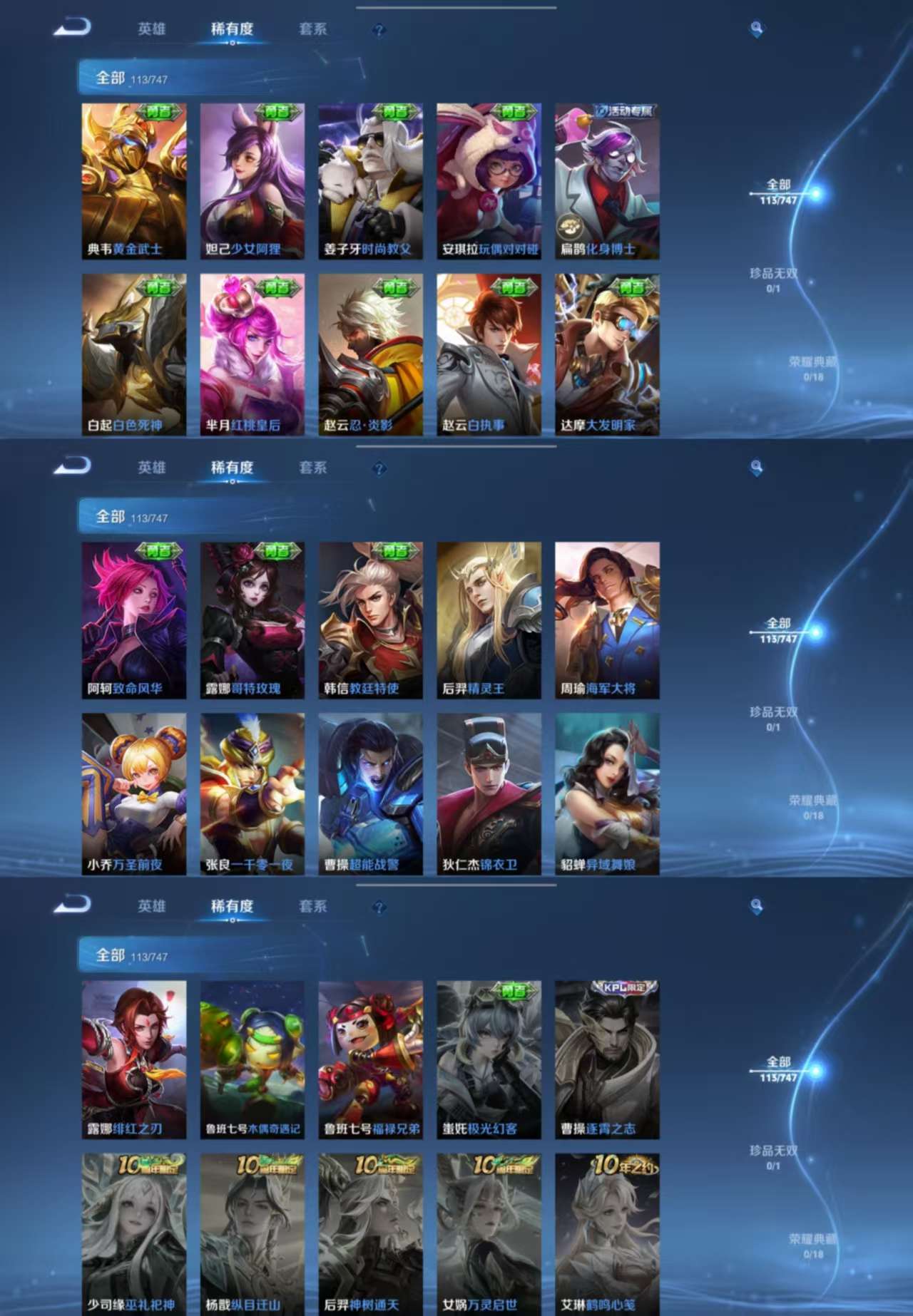The width and height of the screenshot is (913, 1316).
Task: Select 阿轲致命风华 skin card
Action: coord(133,620)
